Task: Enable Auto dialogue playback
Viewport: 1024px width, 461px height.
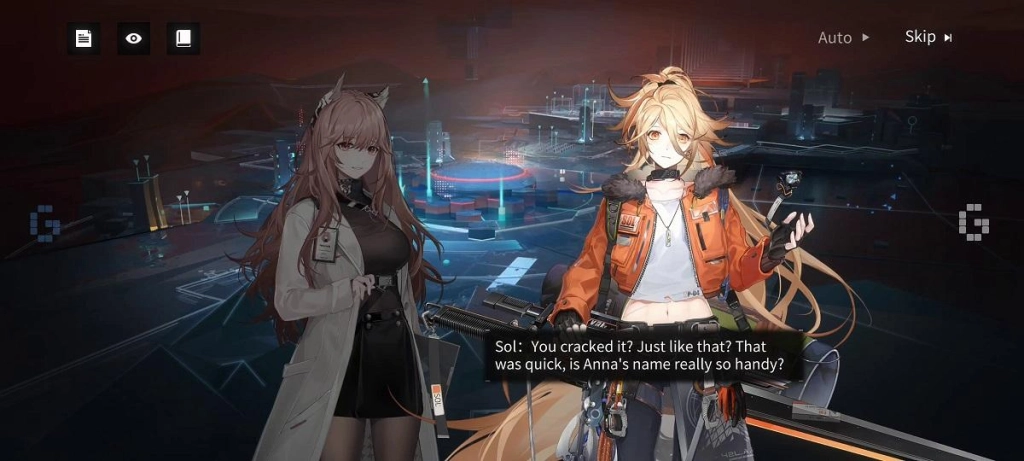Action: (843, 38)
